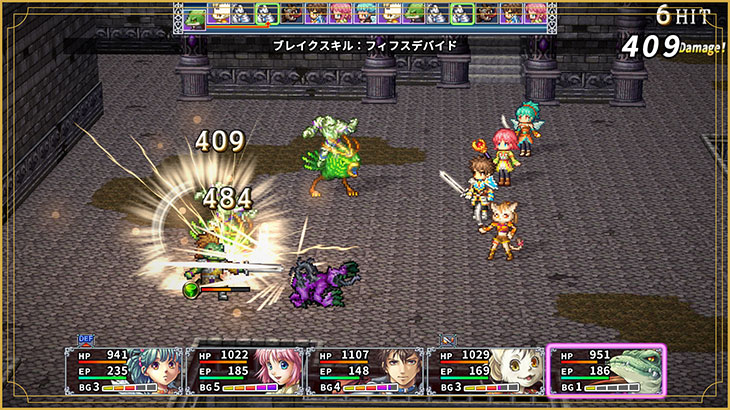Choose the brown-haired swordsman's party status panel
Image resolution: width=730 pixels, height=410 pixels.
pyautogui.click(x=364, y=369)
